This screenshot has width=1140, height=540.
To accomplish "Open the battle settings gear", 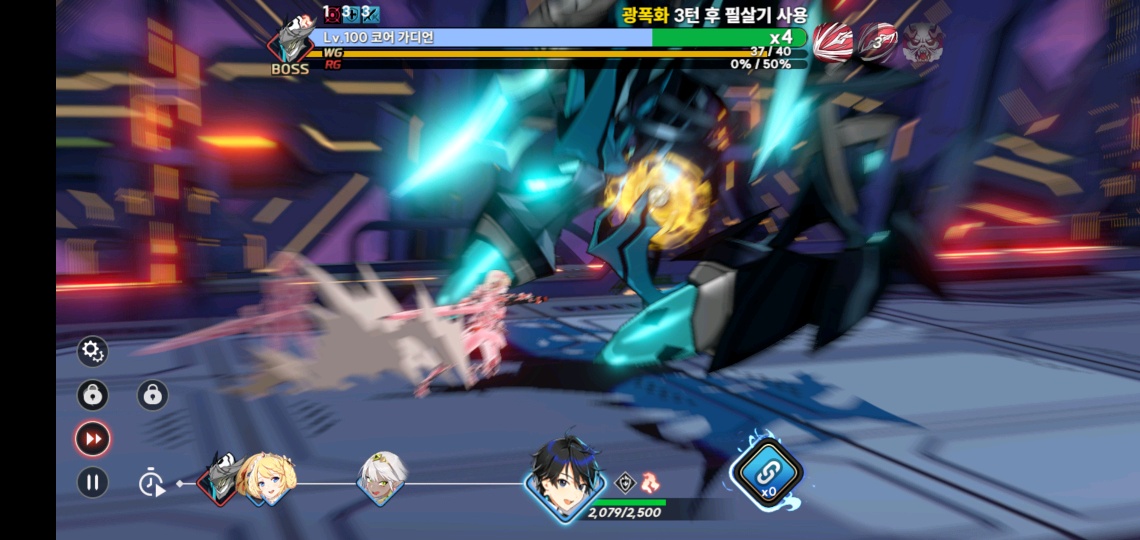I will (x=92, y=351).
